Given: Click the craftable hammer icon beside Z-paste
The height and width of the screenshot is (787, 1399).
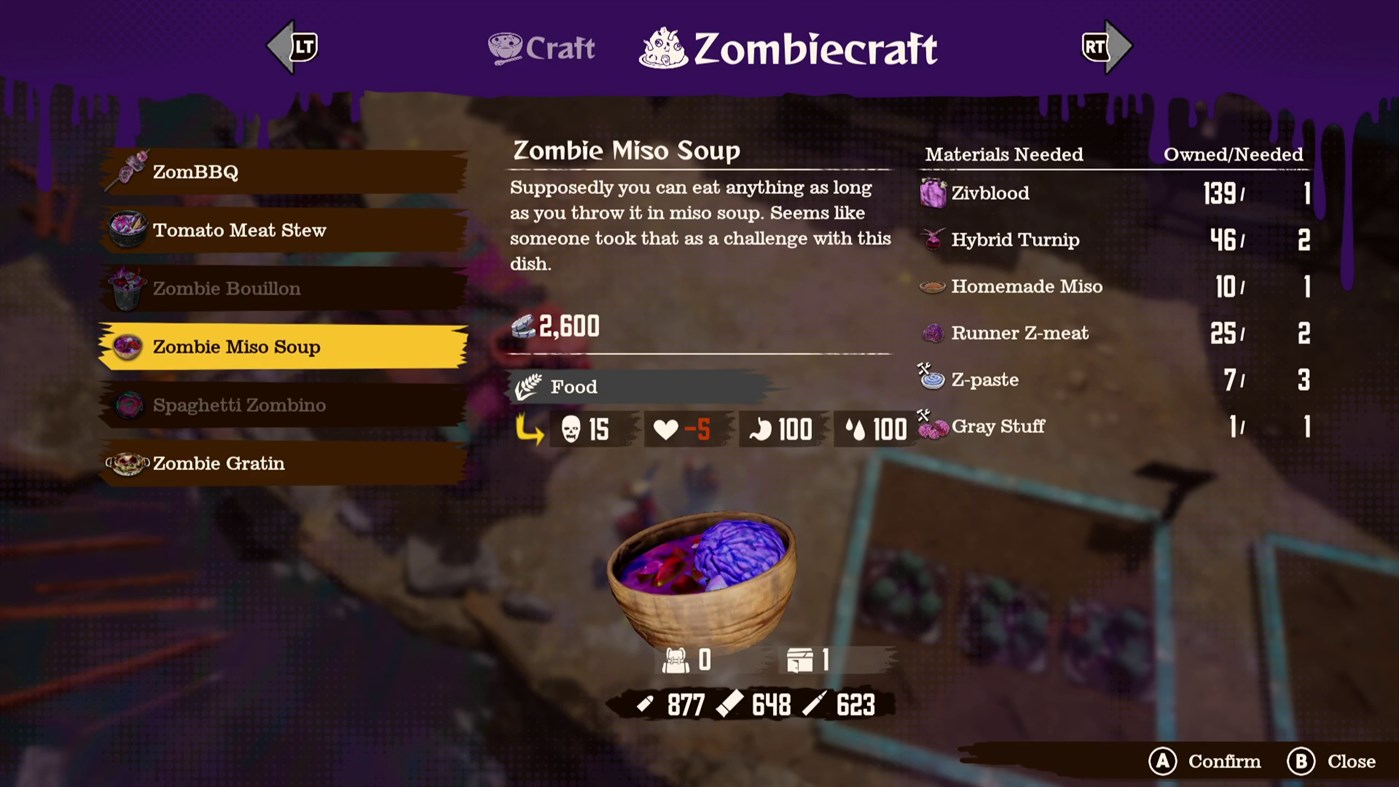Looking at the screenshot, I should [922, 368].
